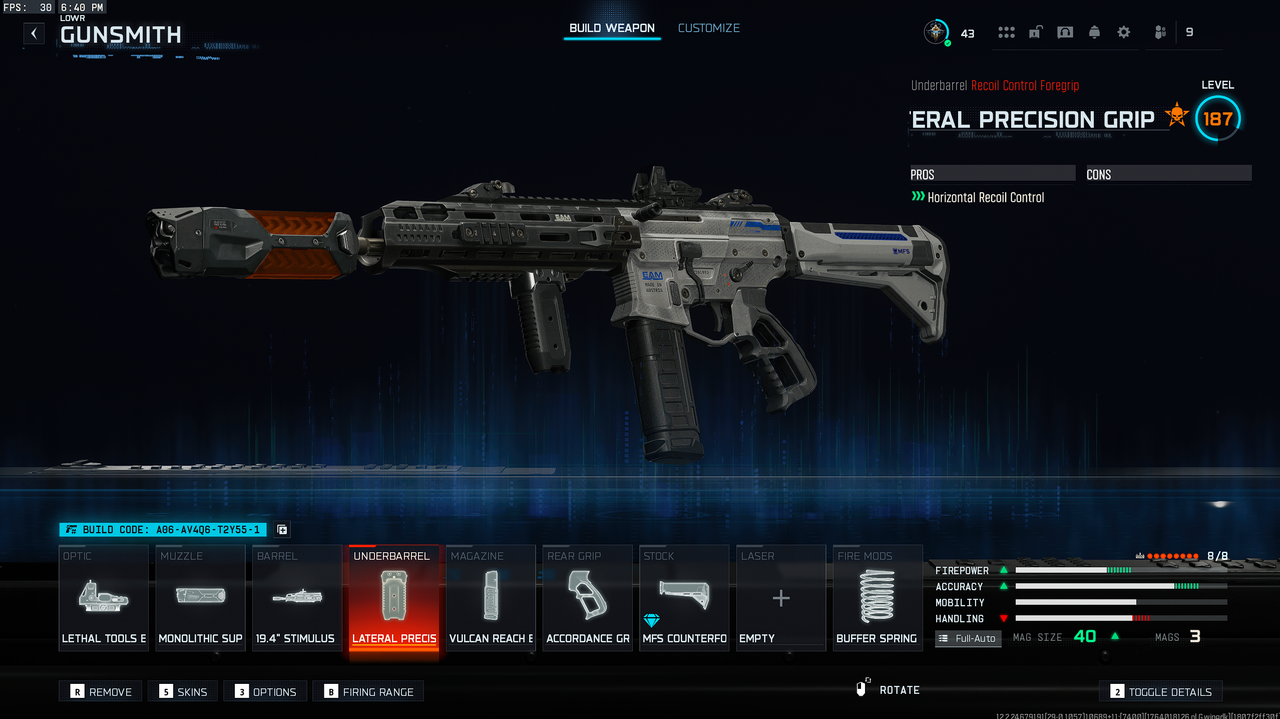This screenshot has width=1280, height=719.
Task: Select the Magazine attachment slot
Action: point(490,598)
